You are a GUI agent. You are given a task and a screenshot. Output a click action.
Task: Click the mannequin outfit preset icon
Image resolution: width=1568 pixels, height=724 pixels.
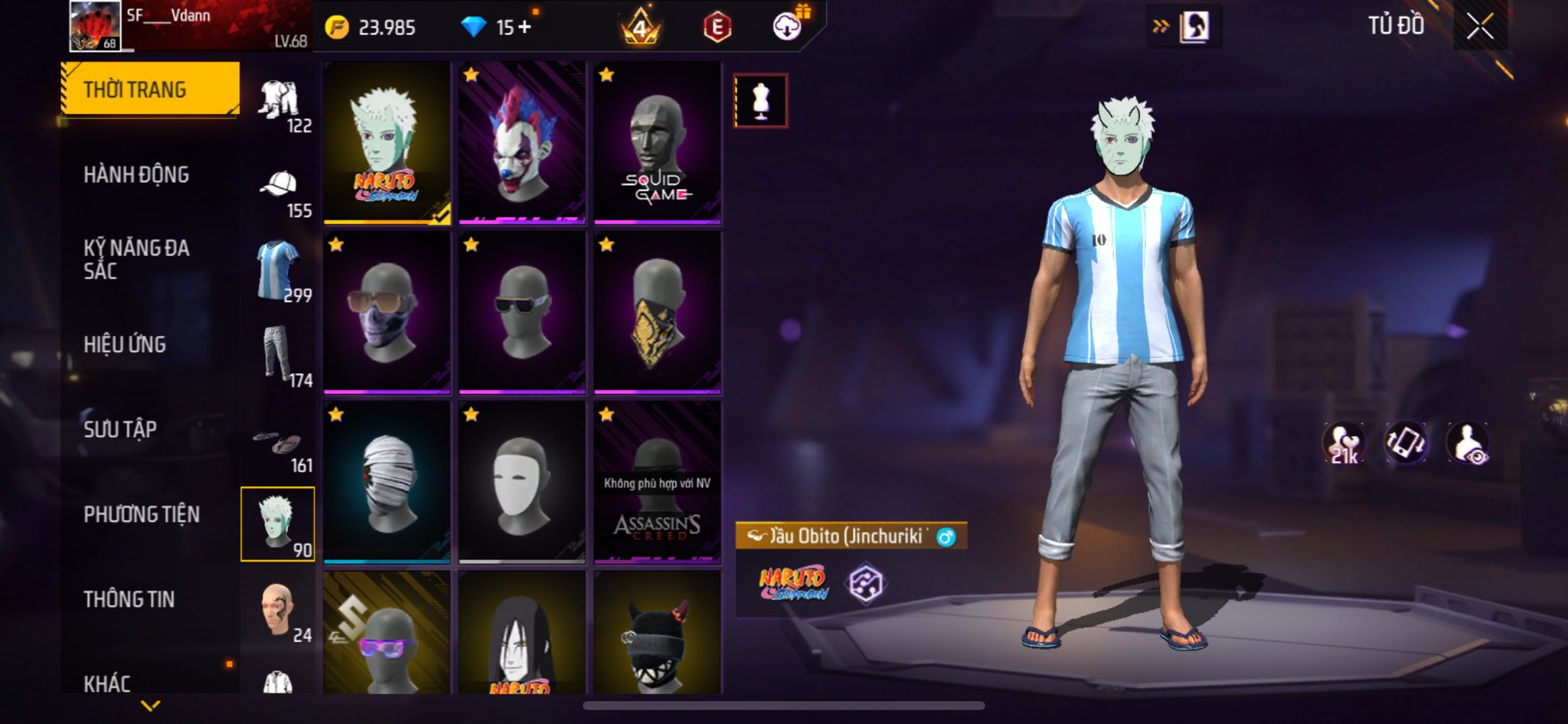click(x=760, y=100)
